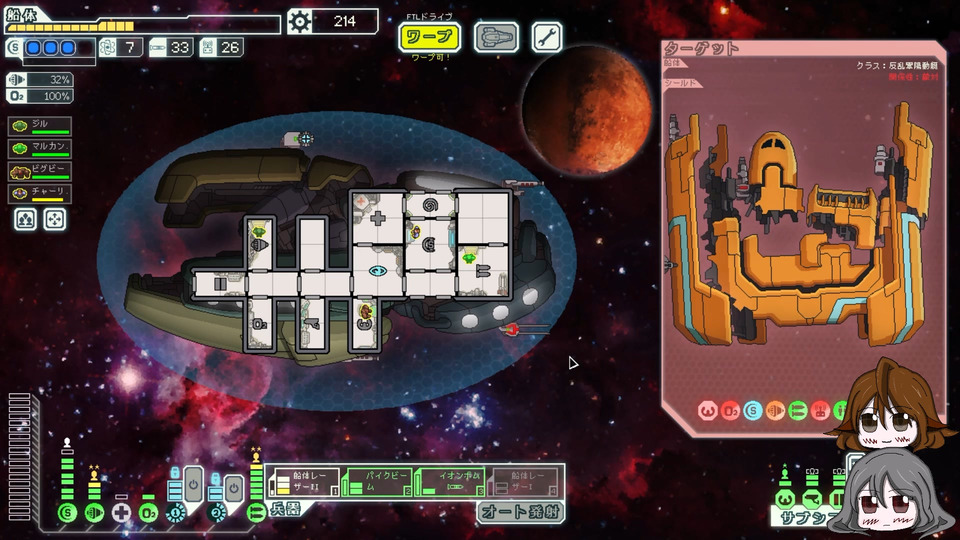
Task: Select the パイクビーム weapon slot
Action: click(x=377, y=483)
